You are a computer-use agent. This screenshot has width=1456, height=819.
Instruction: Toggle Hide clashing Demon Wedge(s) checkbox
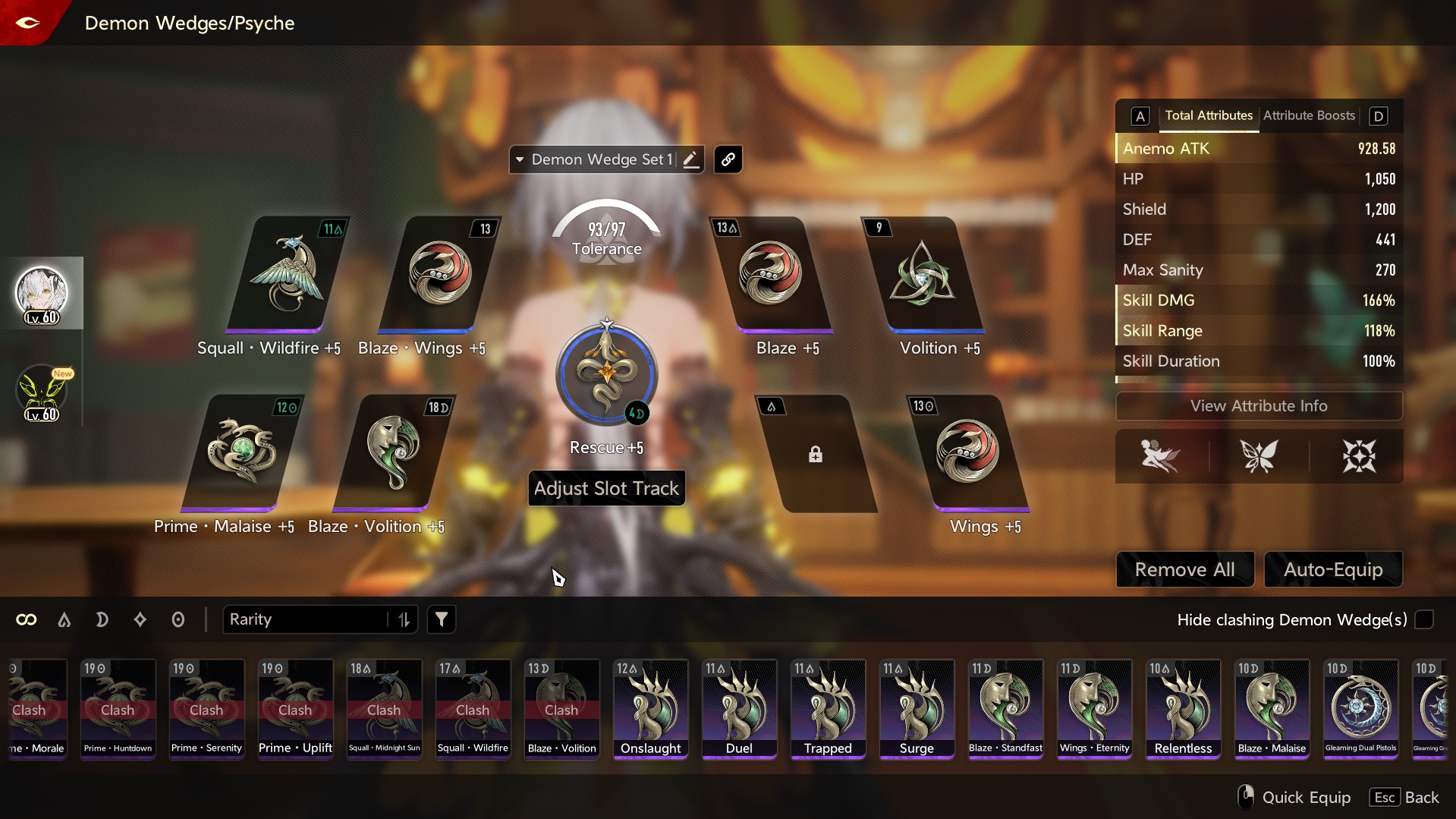click(1424, 619)
